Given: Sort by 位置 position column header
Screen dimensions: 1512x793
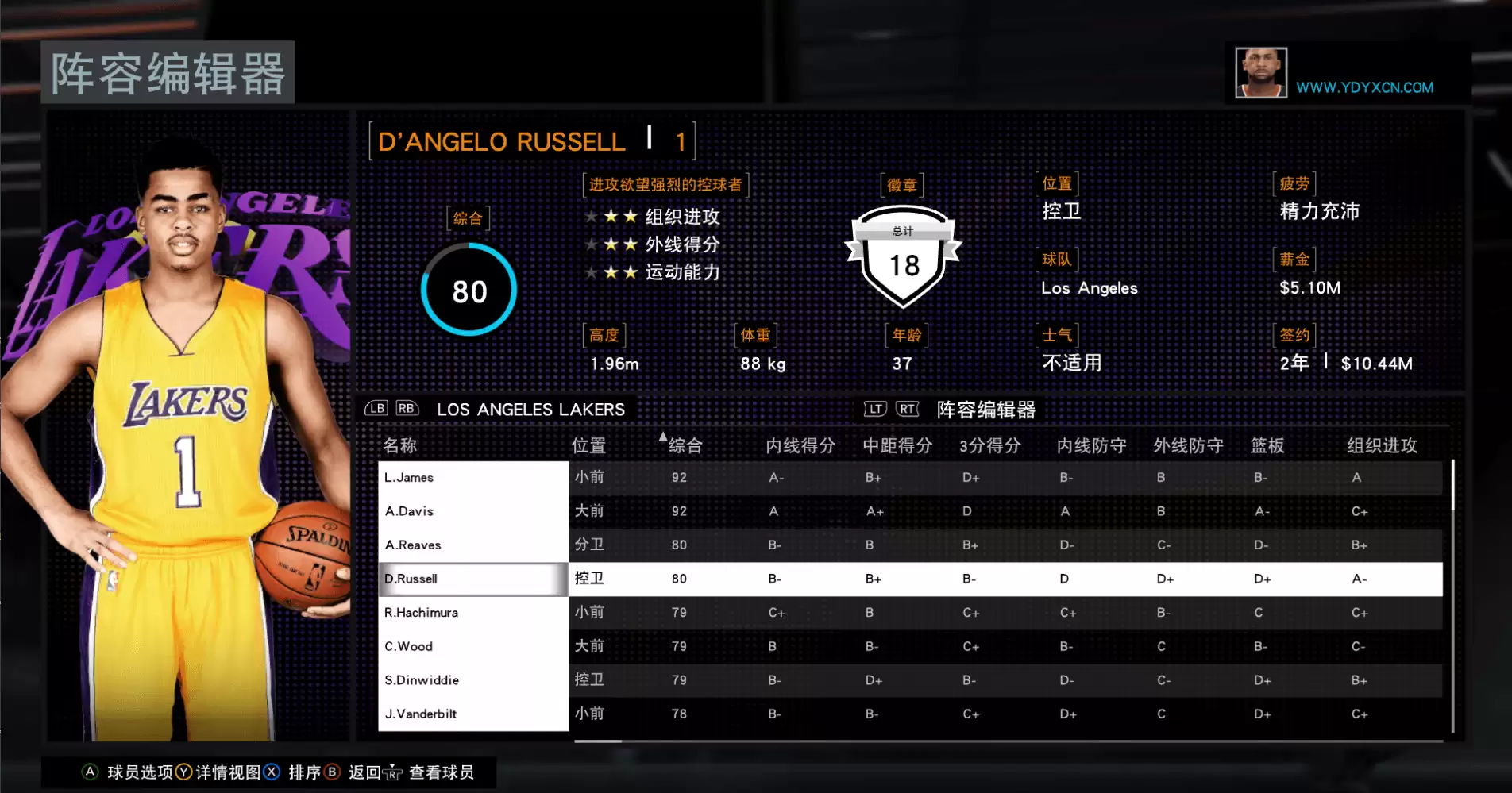Looking at the screenshot, I should pyautogui.click(x=588, y=445).
